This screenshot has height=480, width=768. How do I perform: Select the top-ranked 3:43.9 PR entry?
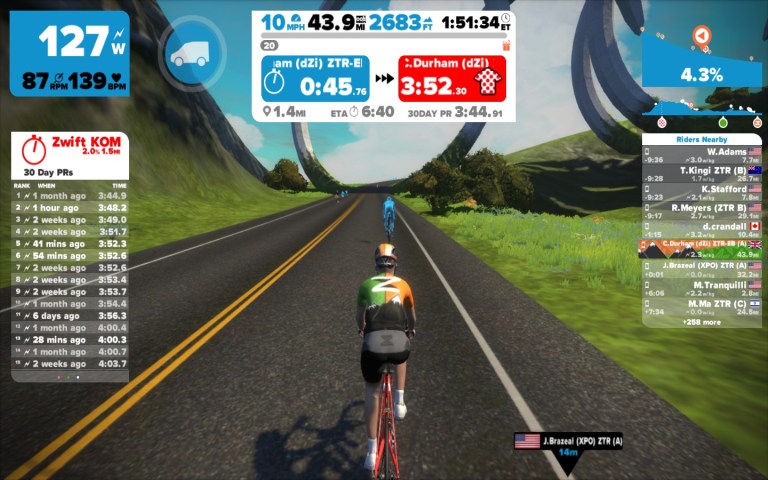70,196
